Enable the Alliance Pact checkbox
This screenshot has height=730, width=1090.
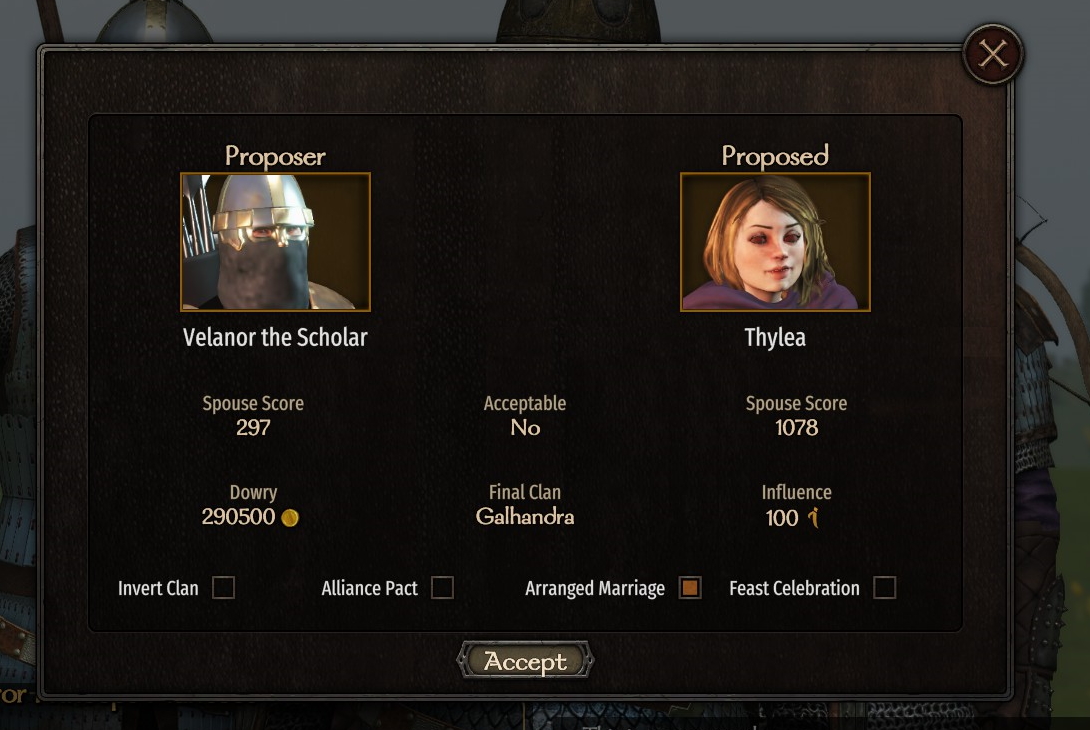(x=442, y=588)
